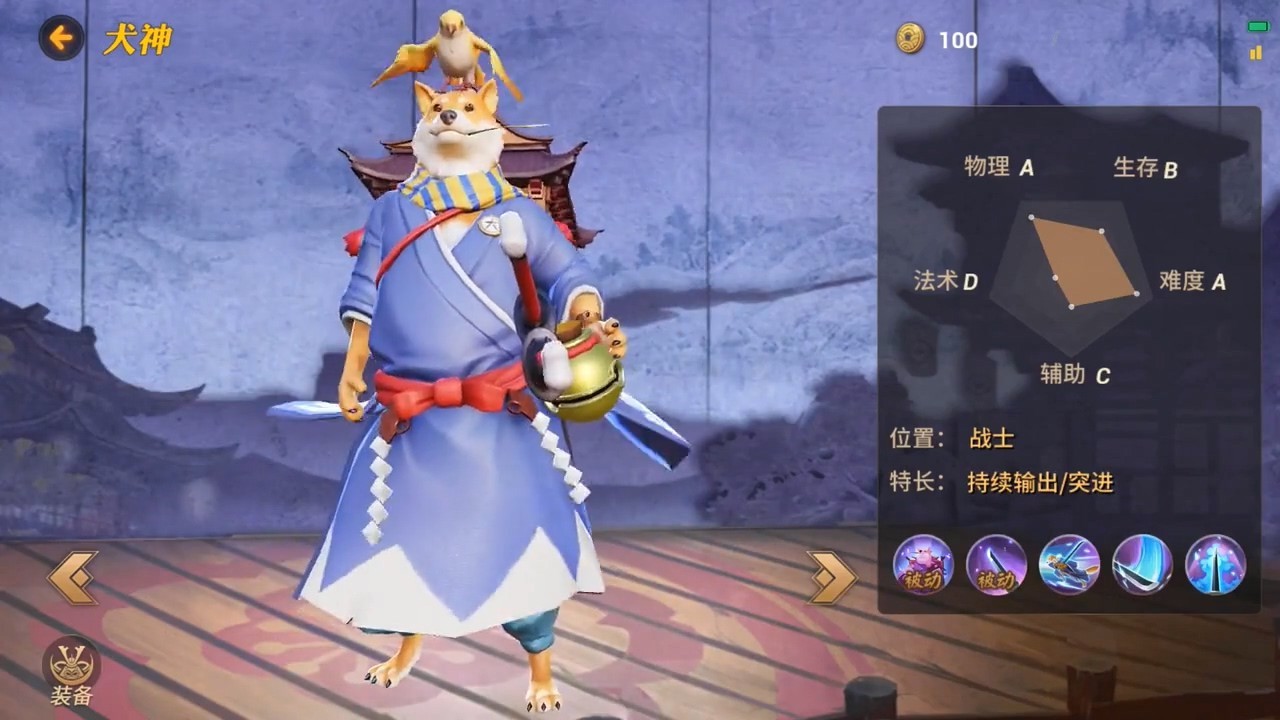Select the upright sword ultimate skill icon
This screenshot has height=720, width=1280.
1215,565
